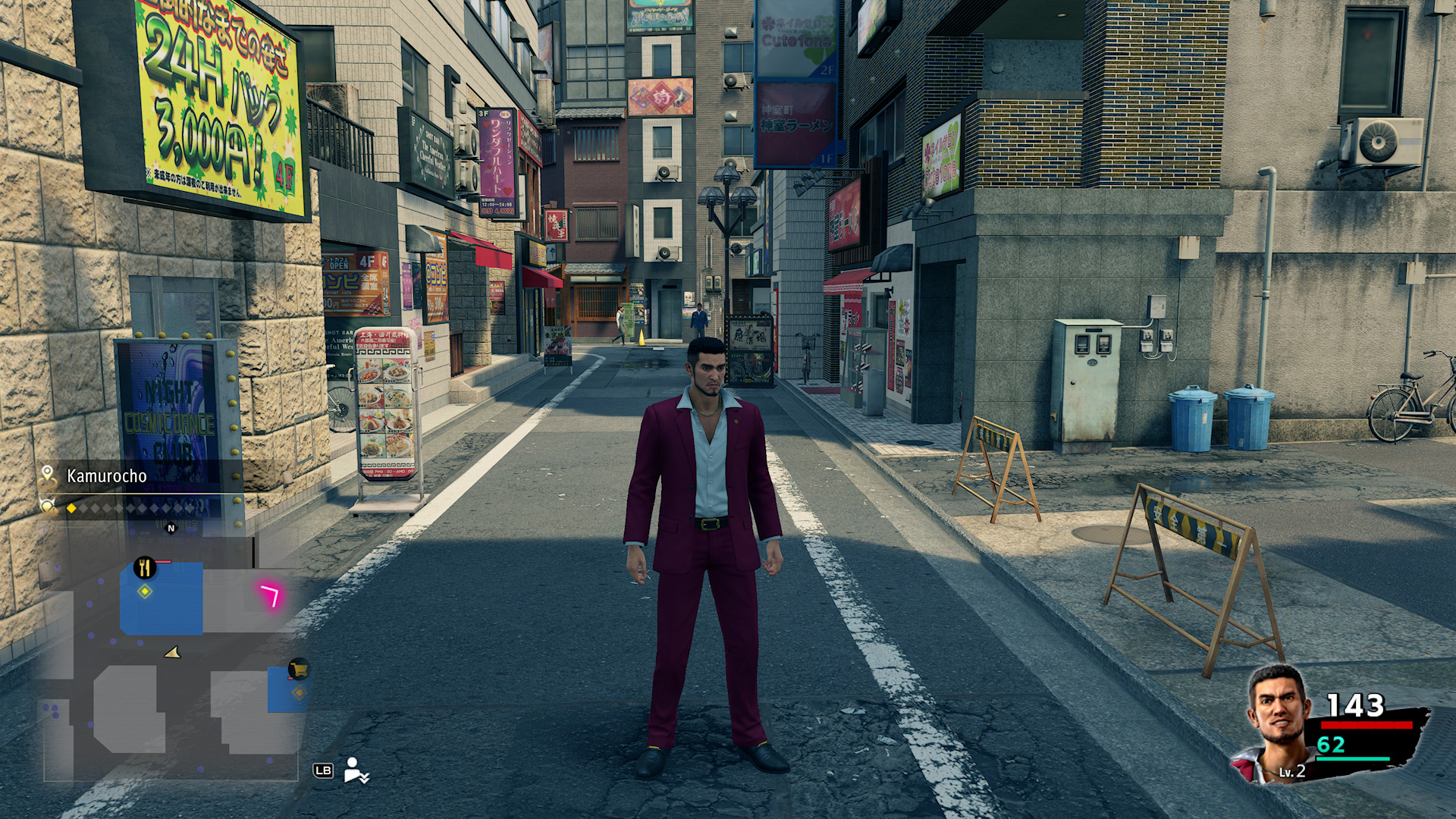Click the restaurant fork-and-knife minimap marker

144,567
